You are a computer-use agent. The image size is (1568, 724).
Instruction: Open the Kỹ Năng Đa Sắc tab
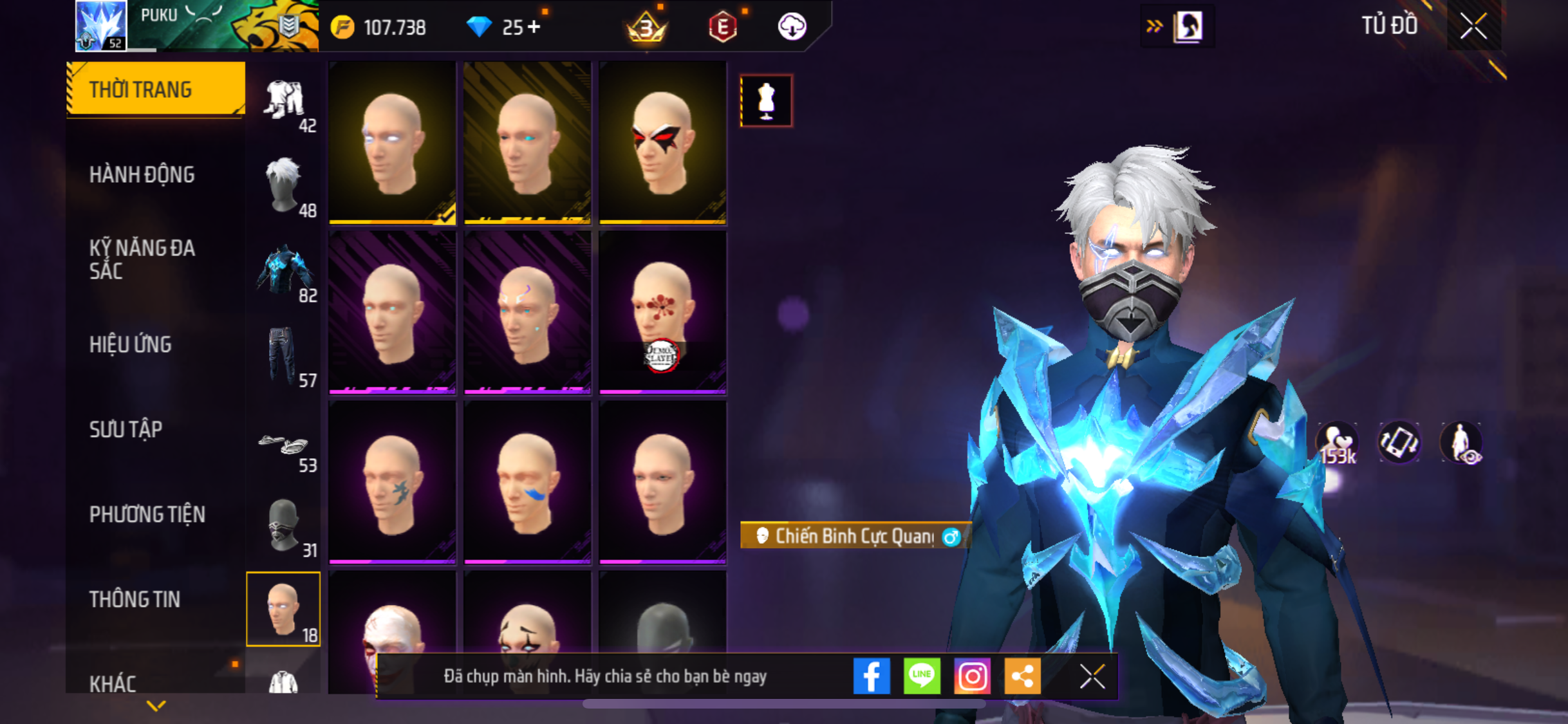click(x=142, y=259)
